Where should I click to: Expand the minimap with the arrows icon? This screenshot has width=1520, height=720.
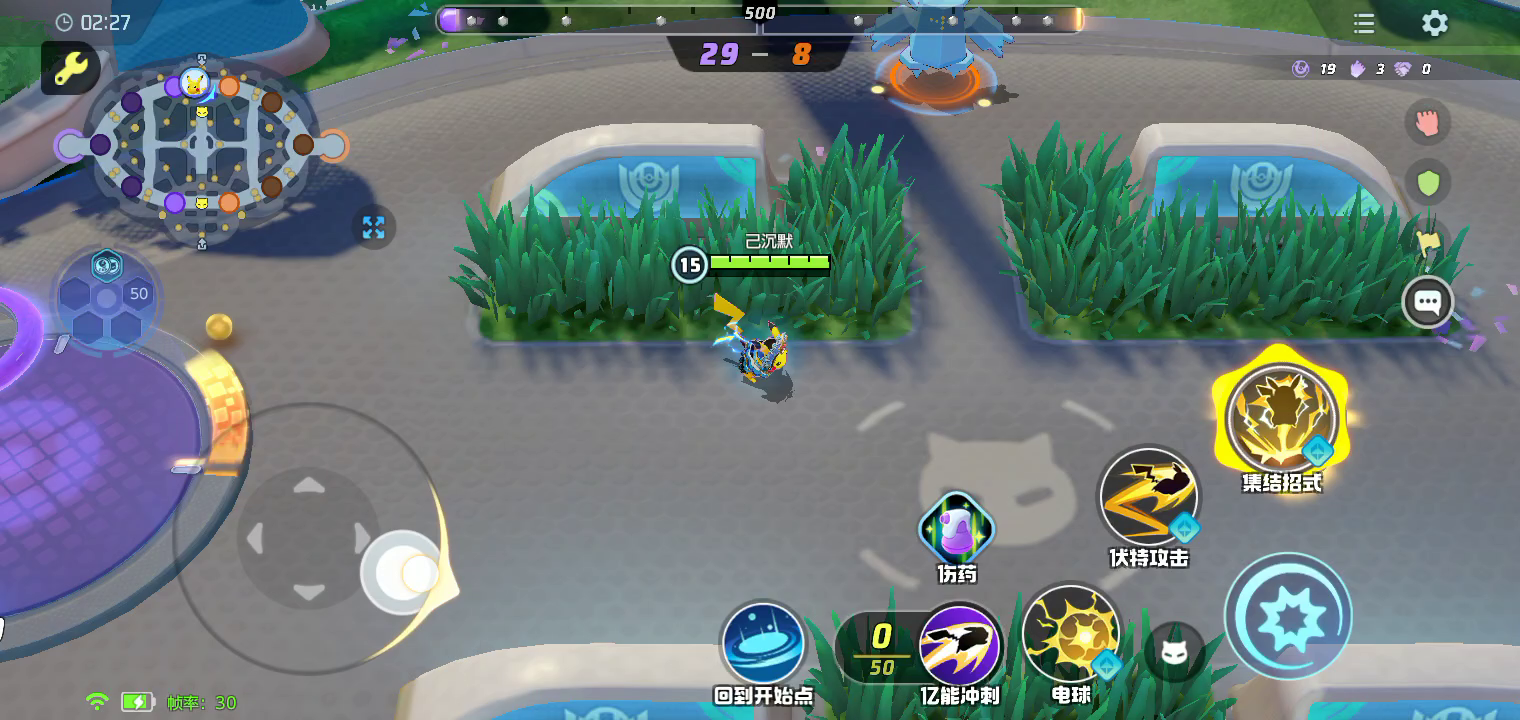[x=374, y=227]
